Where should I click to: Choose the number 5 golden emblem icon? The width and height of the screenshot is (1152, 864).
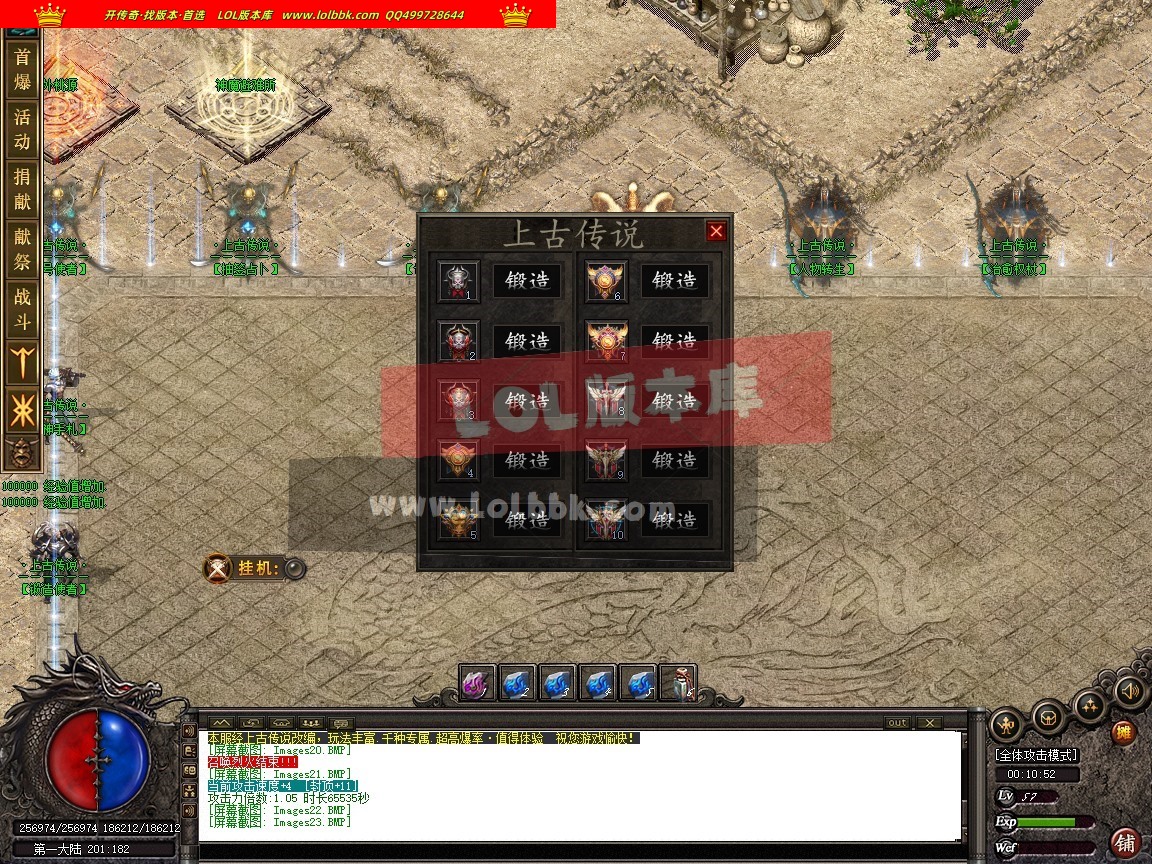click(458, 520)
